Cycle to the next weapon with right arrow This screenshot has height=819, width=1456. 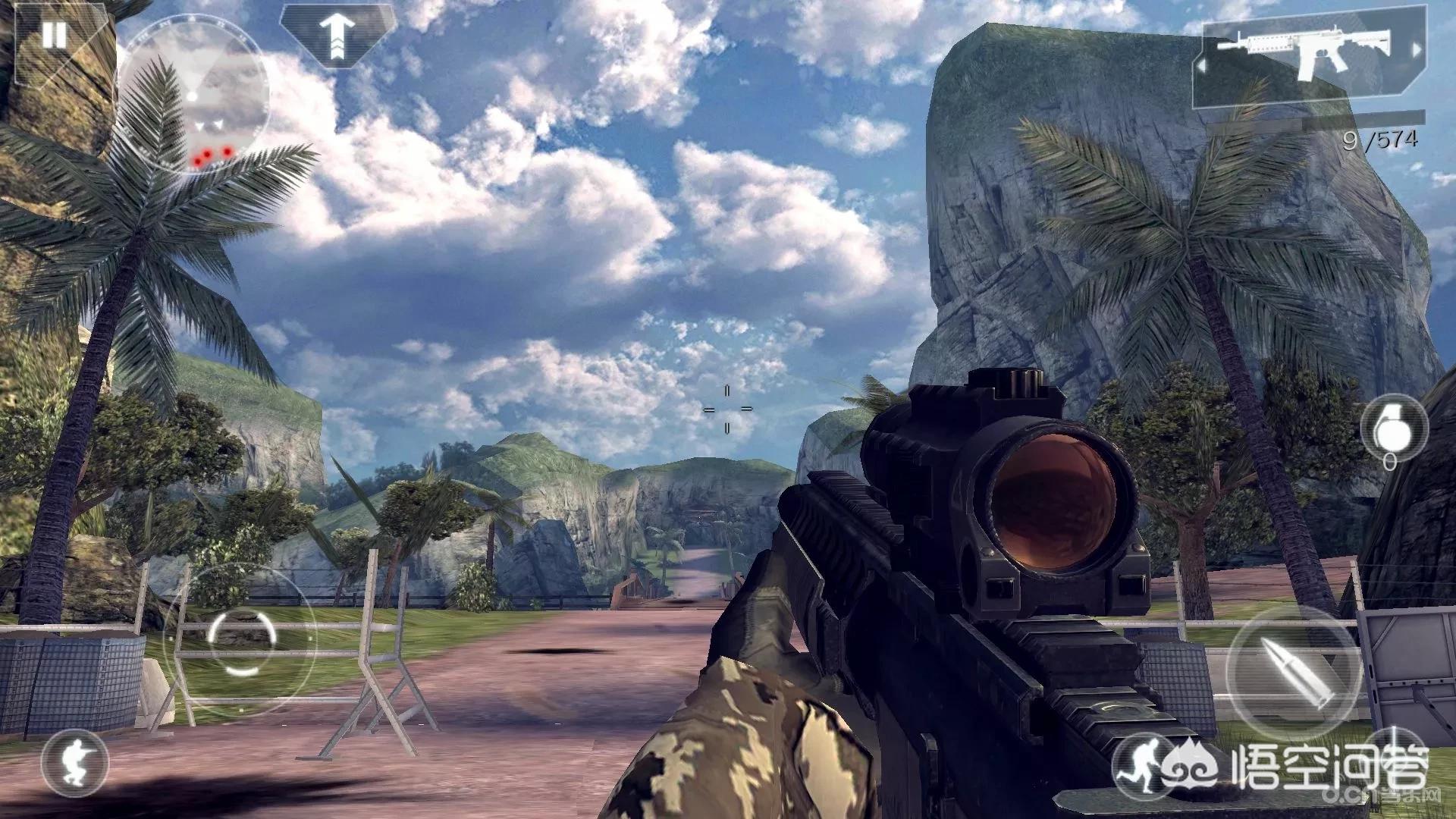[x=1415, y=50]
